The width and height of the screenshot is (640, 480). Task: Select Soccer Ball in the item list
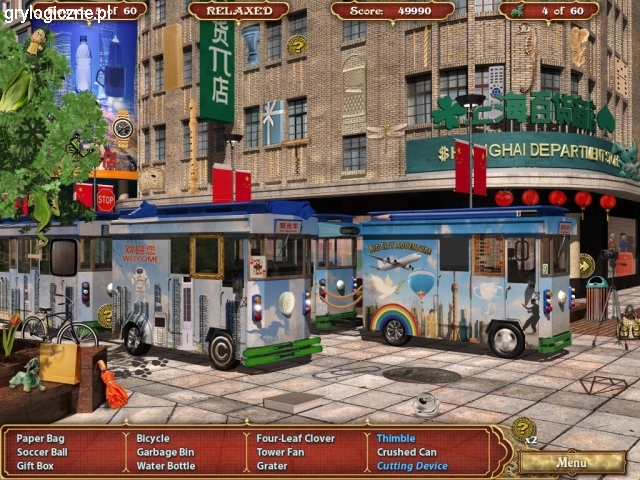point(42,452)
